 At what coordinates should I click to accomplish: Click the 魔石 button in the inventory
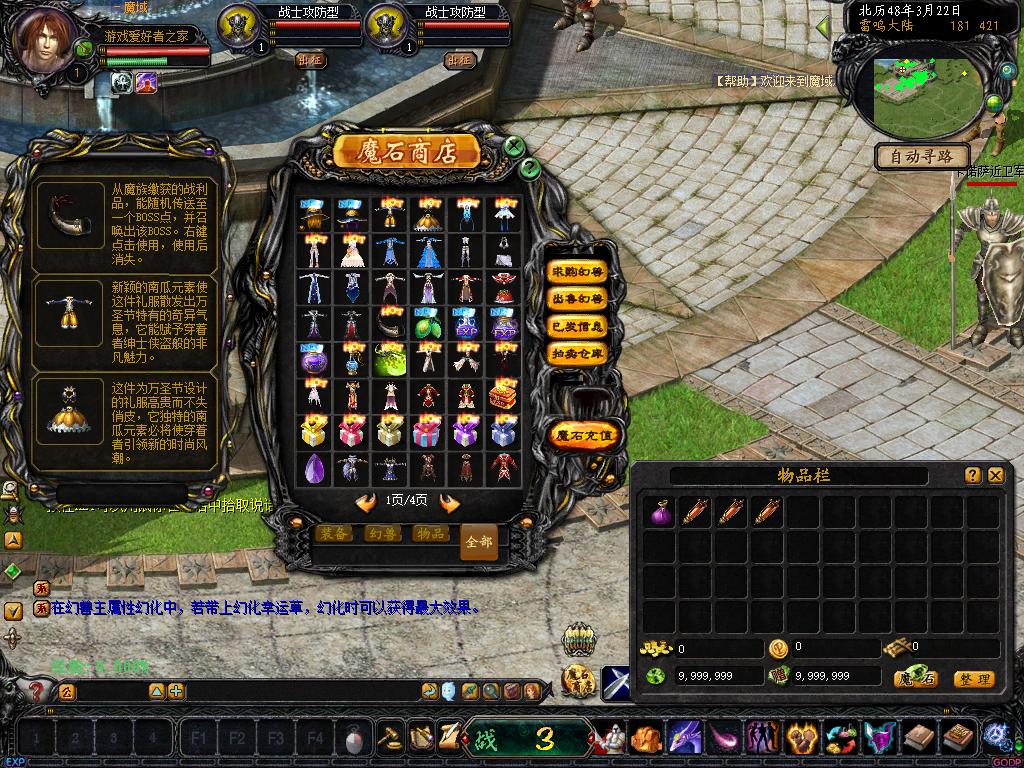(915, 679)
